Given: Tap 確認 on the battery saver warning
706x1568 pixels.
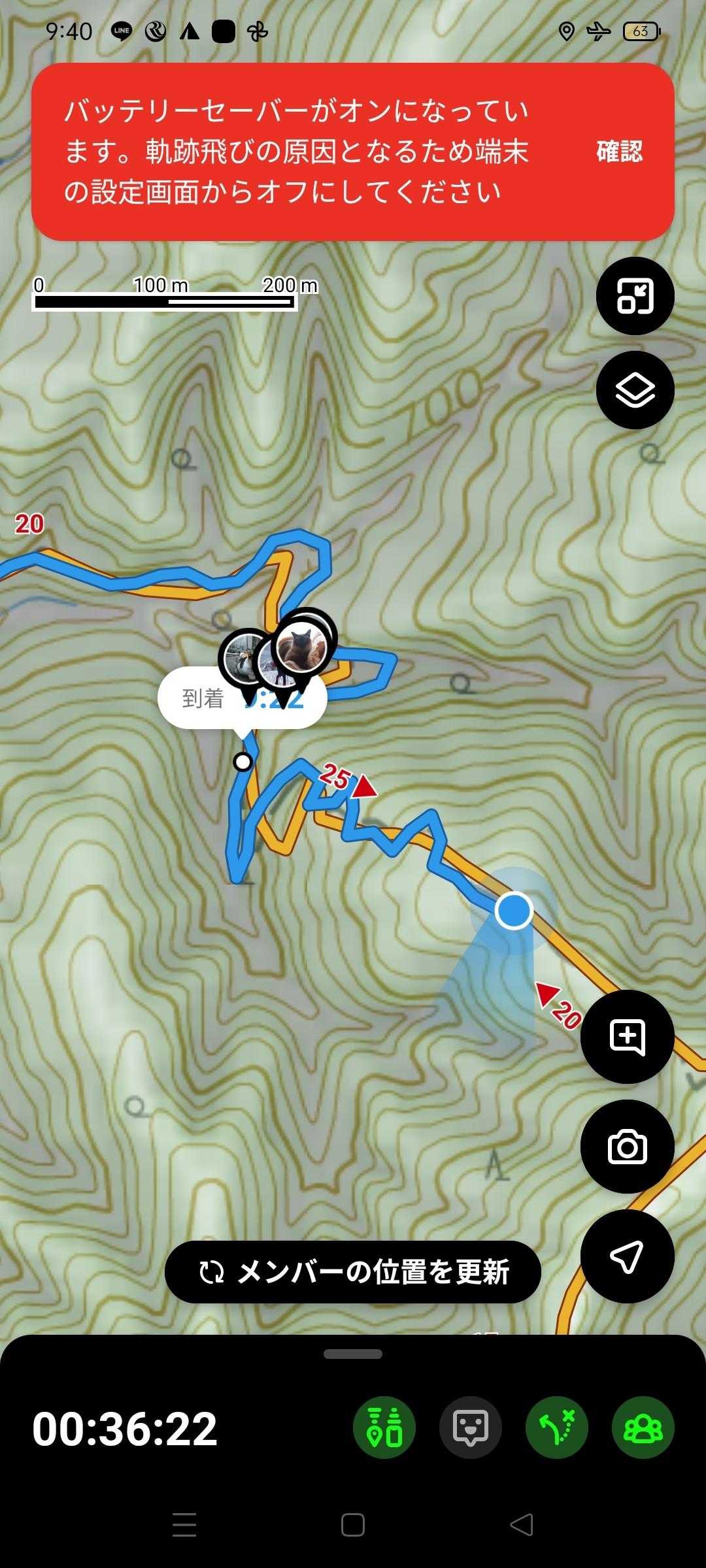Looking at the screenshot, I should pyautogui.click(x=619, y=152).
